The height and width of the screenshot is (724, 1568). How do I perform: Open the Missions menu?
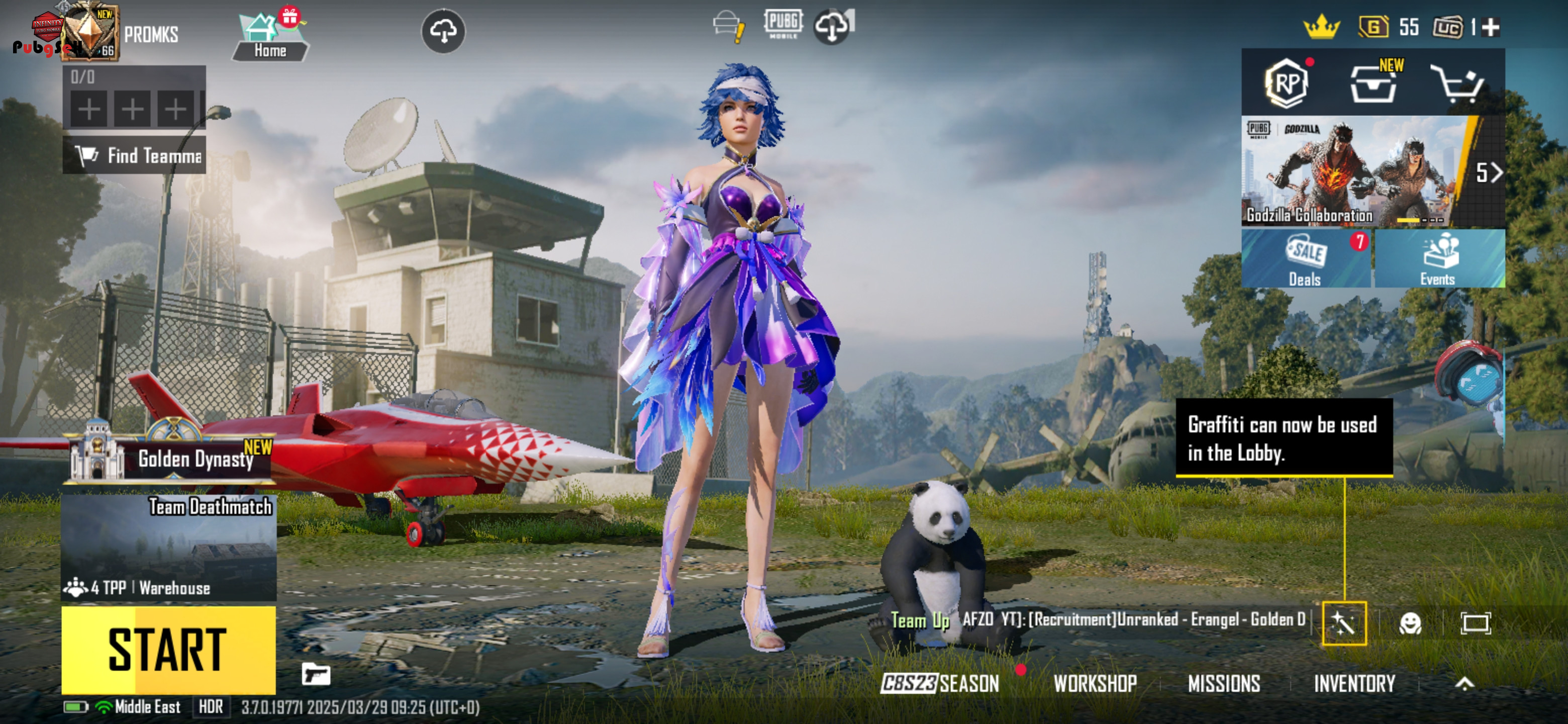coord(1223,683)
